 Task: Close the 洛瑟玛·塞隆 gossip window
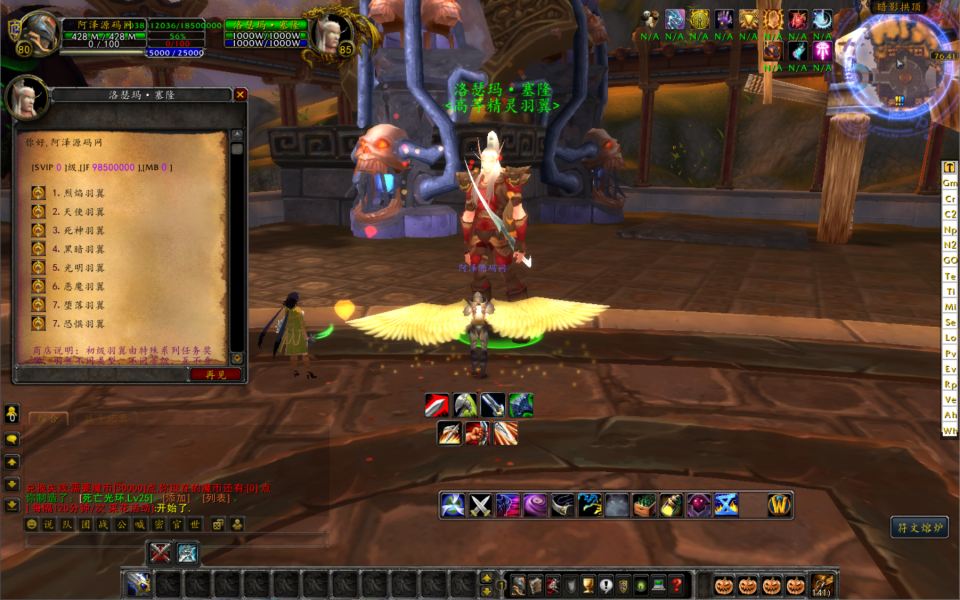pyautogui.click(x=240, y=95)
